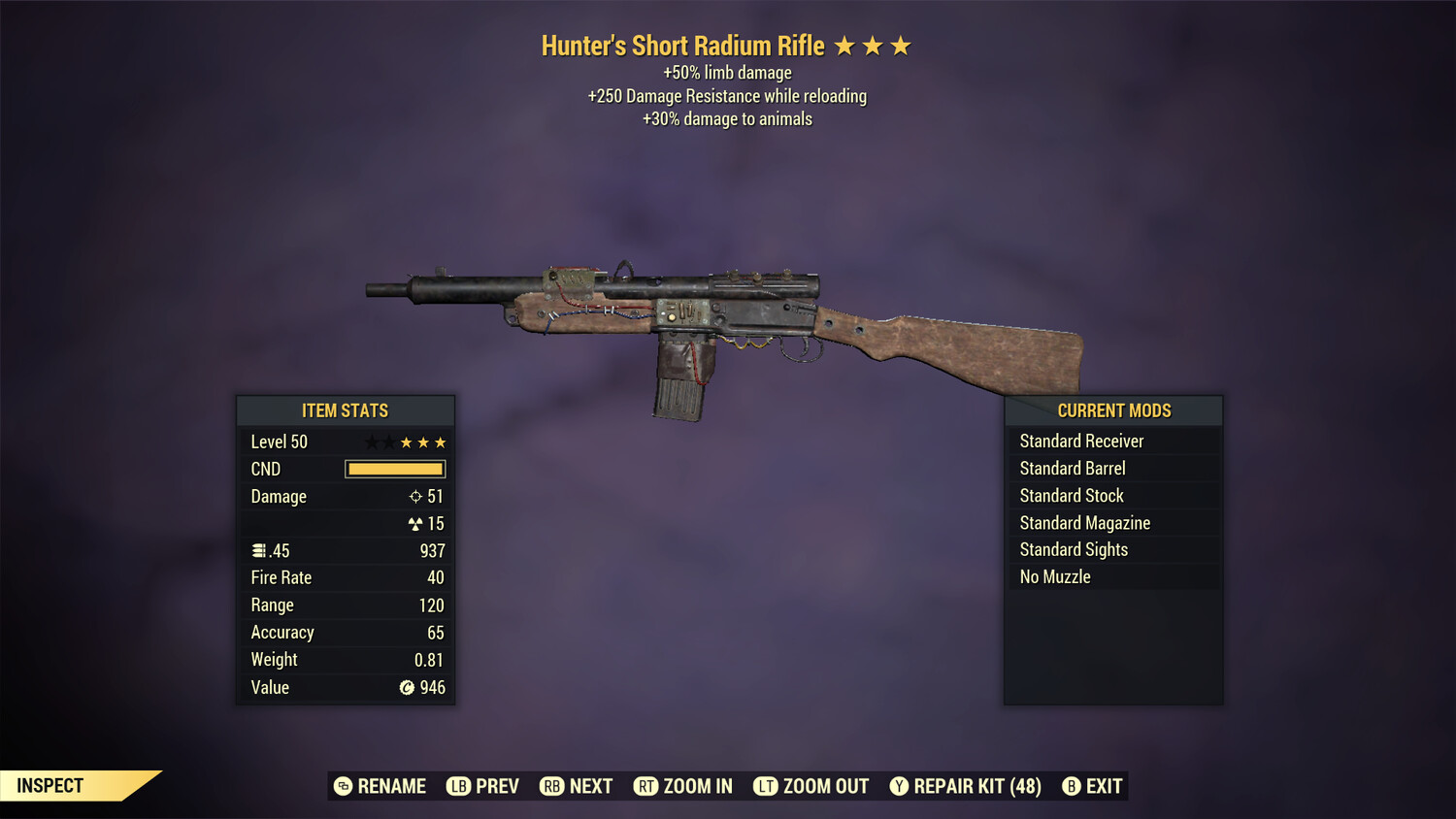The height and width of the screenshot is (819, 1456).
Task: Open the CURRENT MODS panel header
Action: (x=1113, y=409)
